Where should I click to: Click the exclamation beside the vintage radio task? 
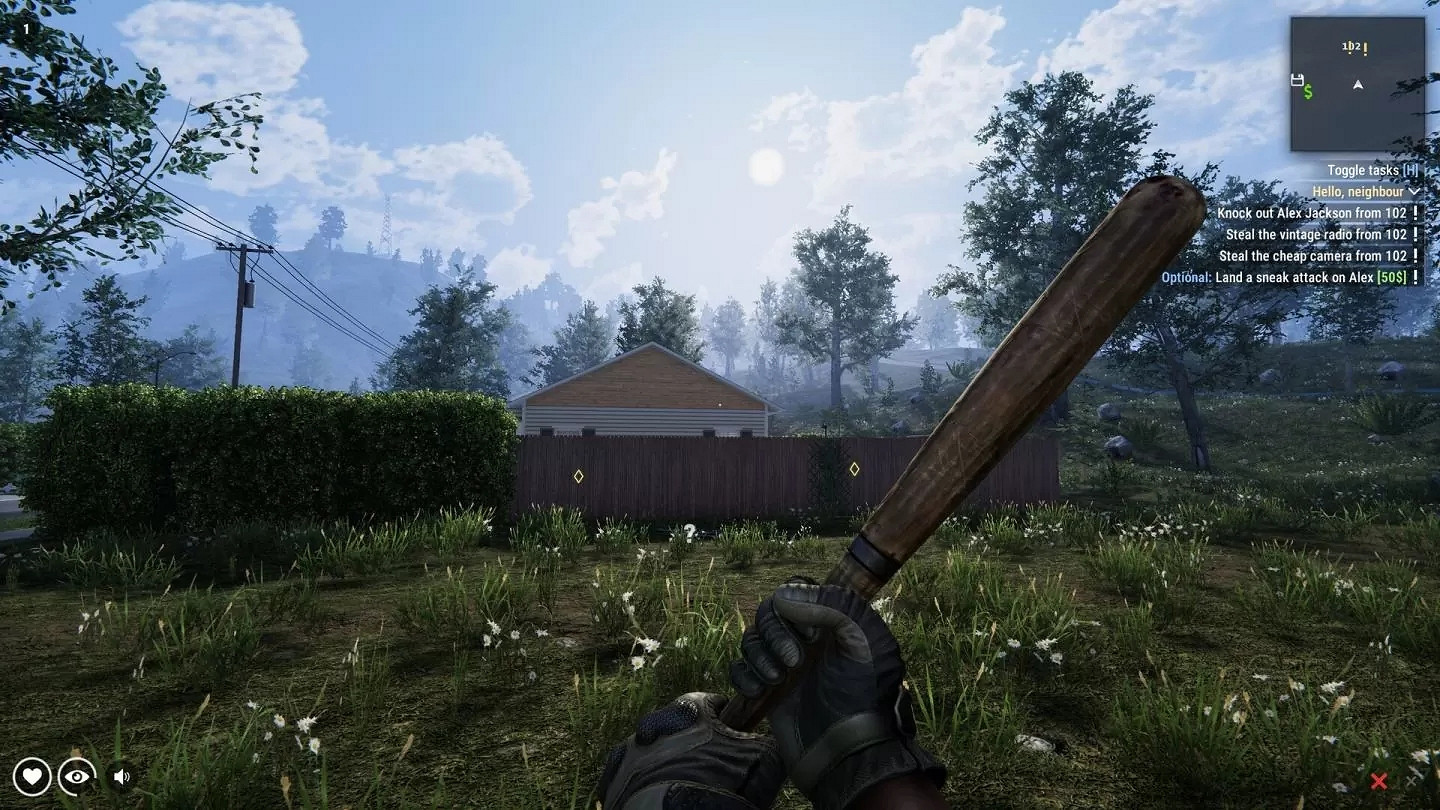point(1415,233)
